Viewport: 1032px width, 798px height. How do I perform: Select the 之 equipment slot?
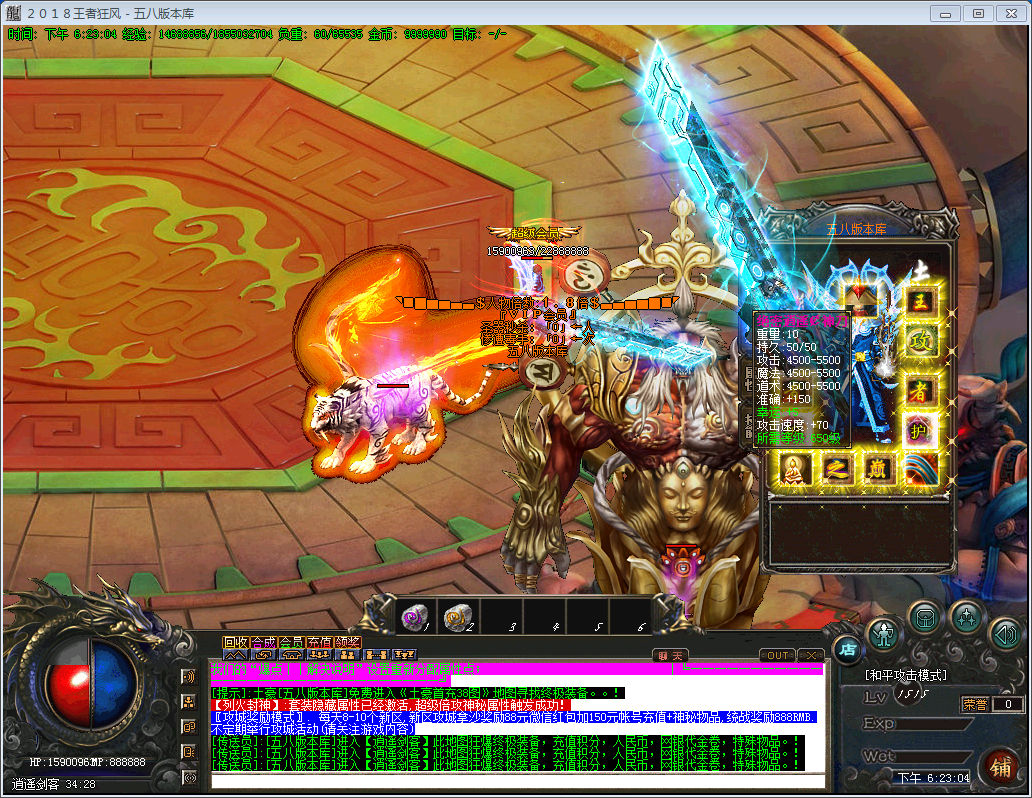[x=836, y=467]
